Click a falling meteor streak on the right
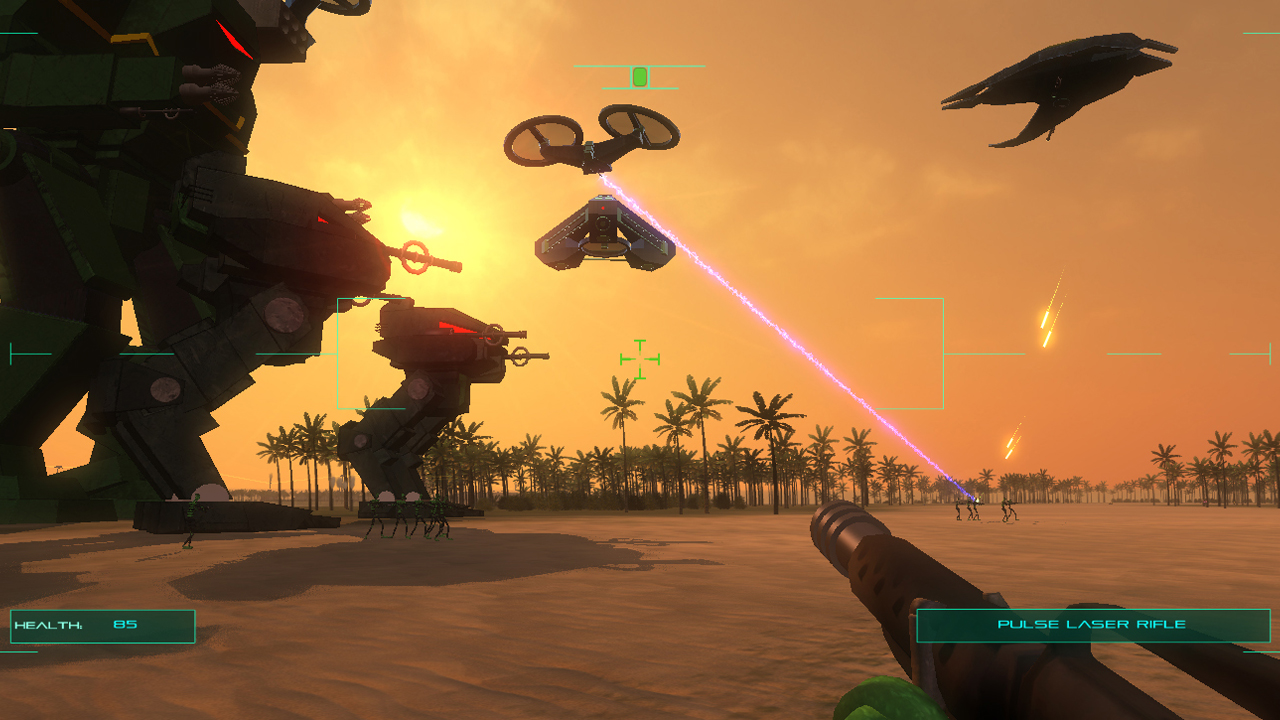 click(x=1046, y=320)
